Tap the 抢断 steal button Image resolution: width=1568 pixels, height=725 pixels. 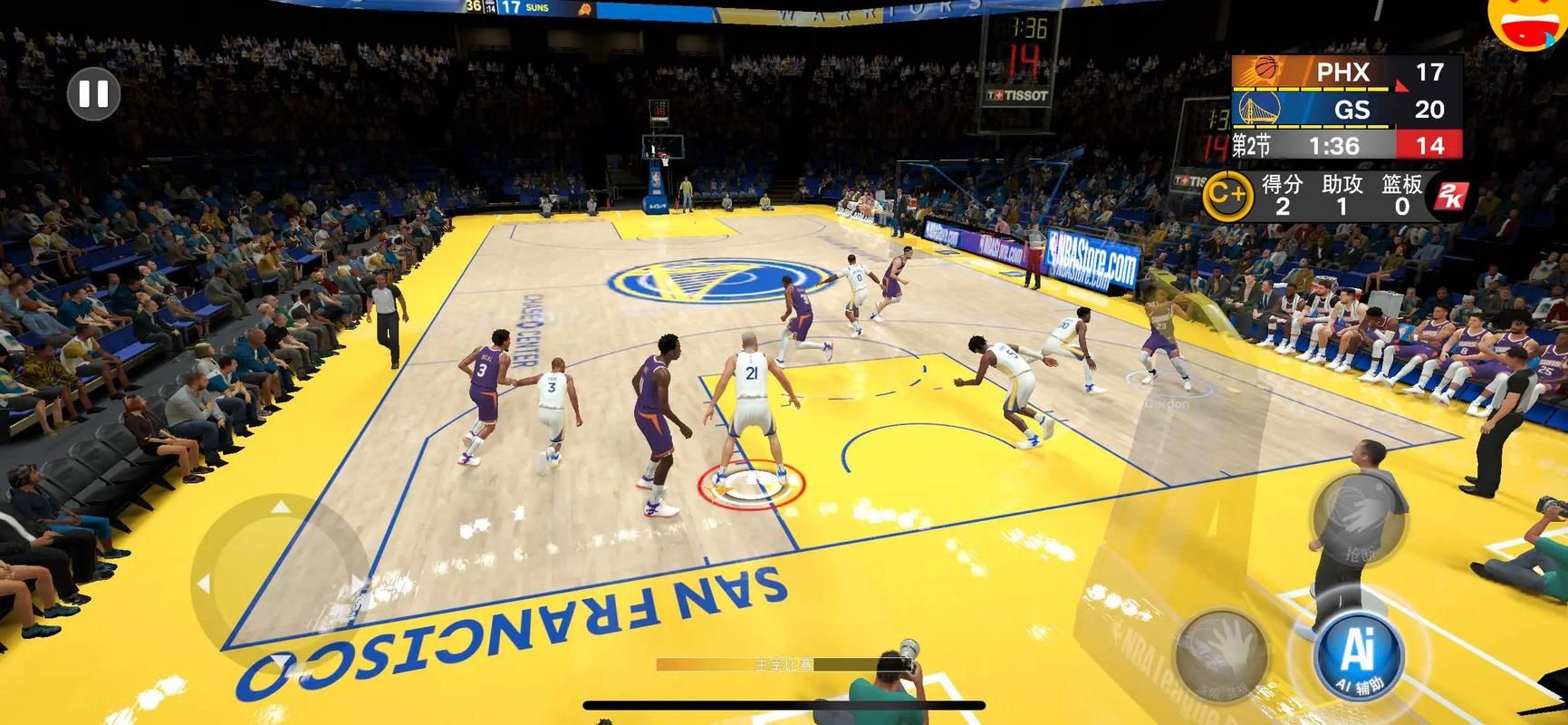tap(1358, 519)
